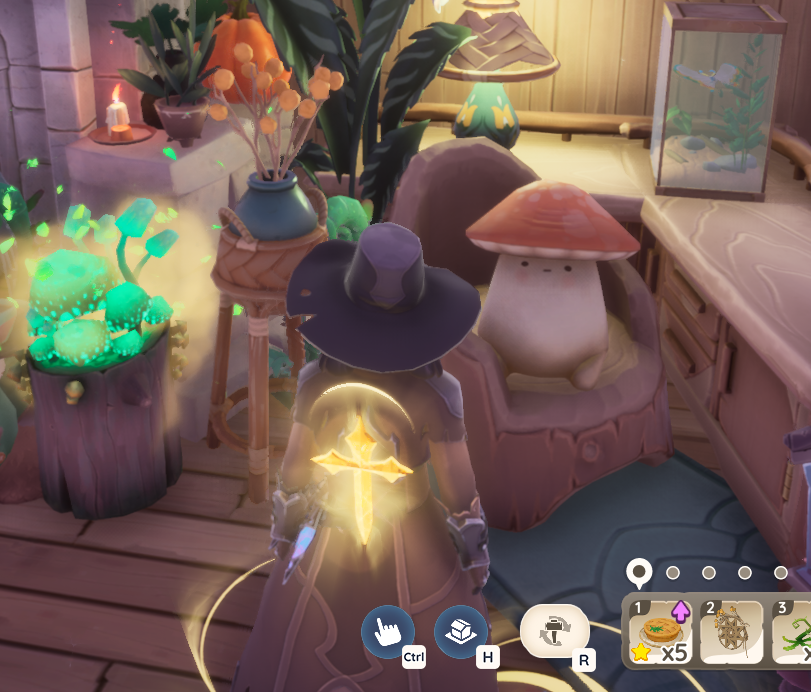Click the pointing hand cursor button
811x692 pixels.
387,631
